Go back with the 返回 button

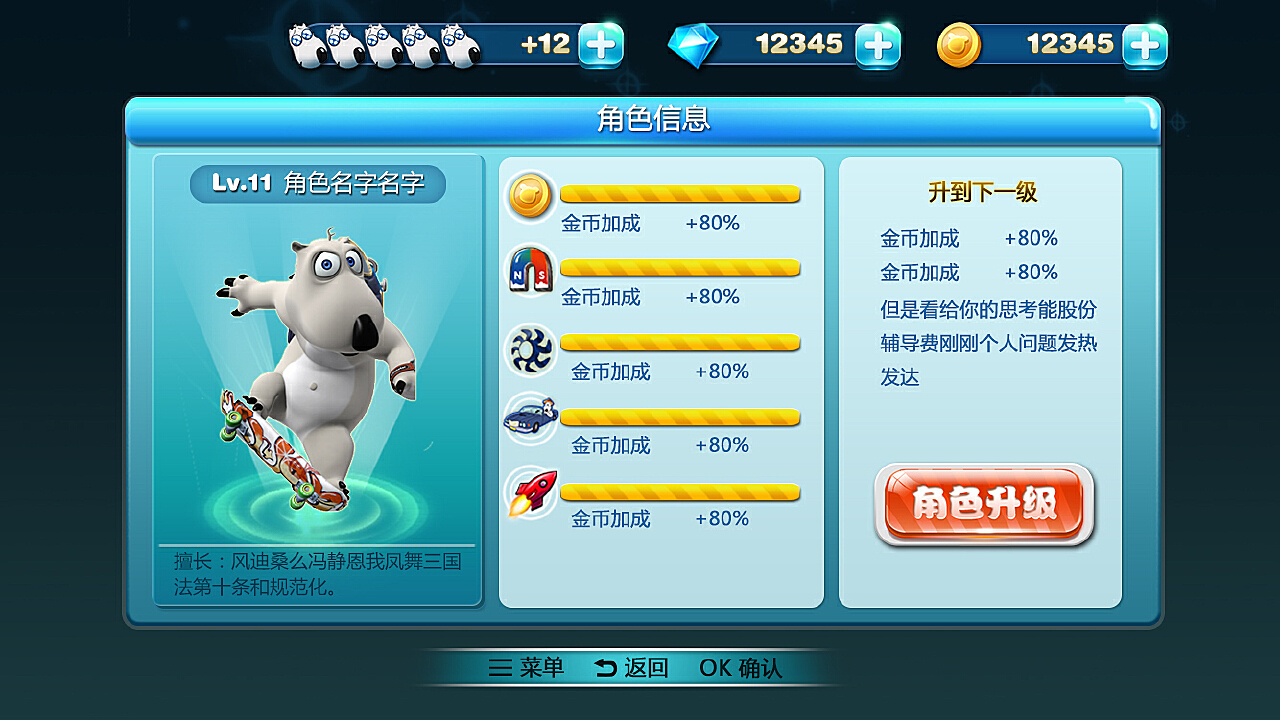pos(631,668)
